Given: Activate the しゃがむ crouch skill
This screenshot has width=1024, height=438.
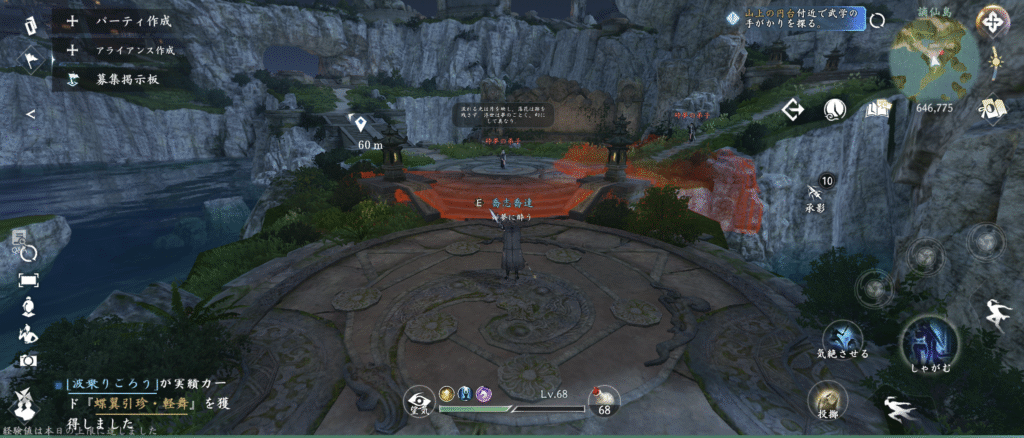Looking at the screenshot, I should tap(930, 342).
